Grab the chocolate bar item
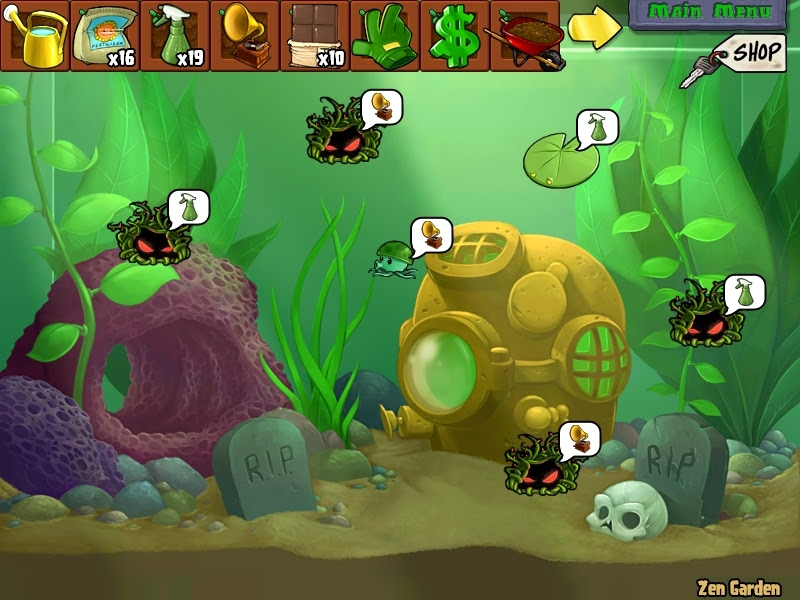Viewport: 800px width, 600px height. point(314,36)
